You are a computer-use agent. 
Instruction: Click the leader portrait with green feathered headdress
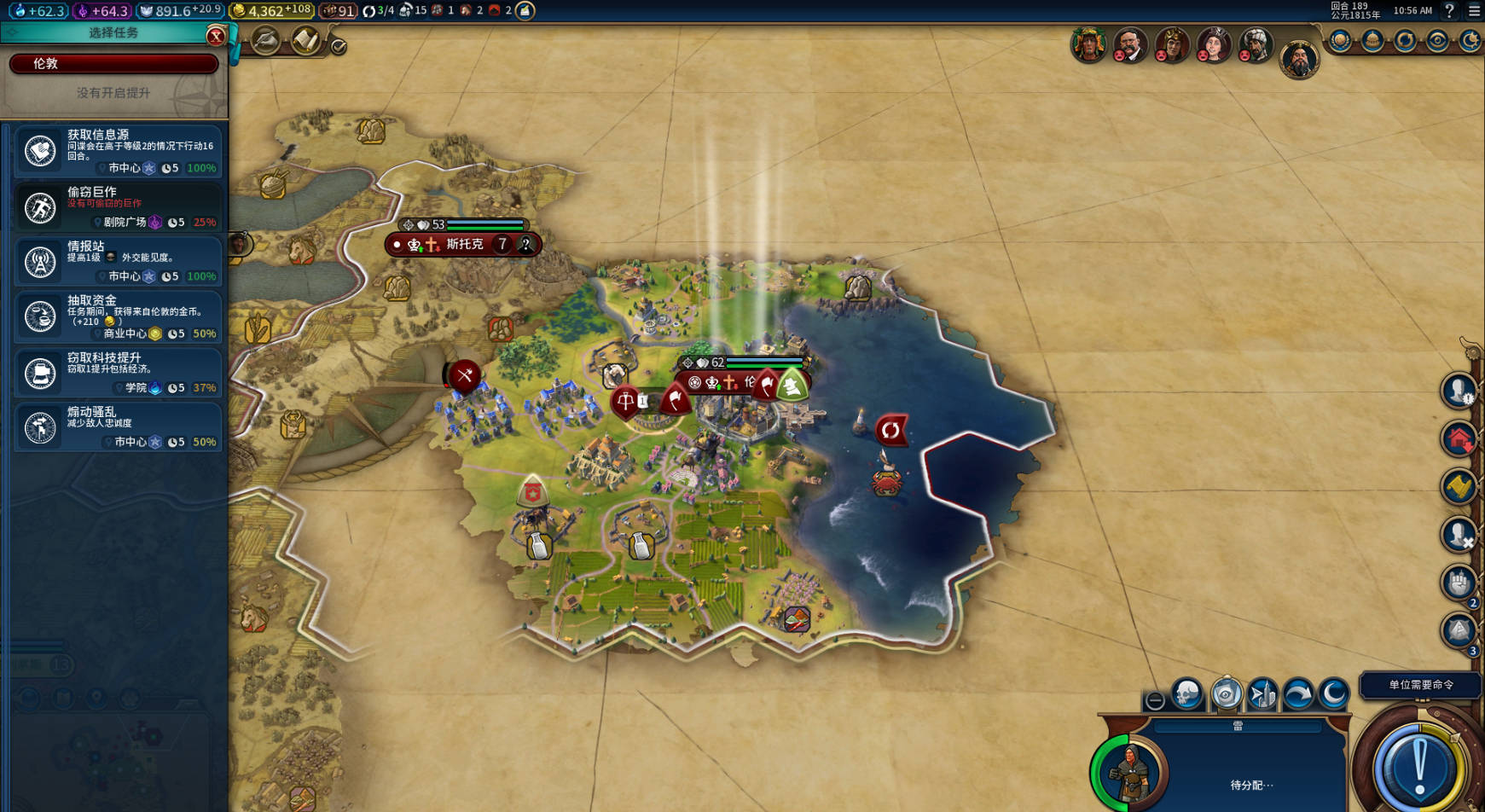(1089, 45)
